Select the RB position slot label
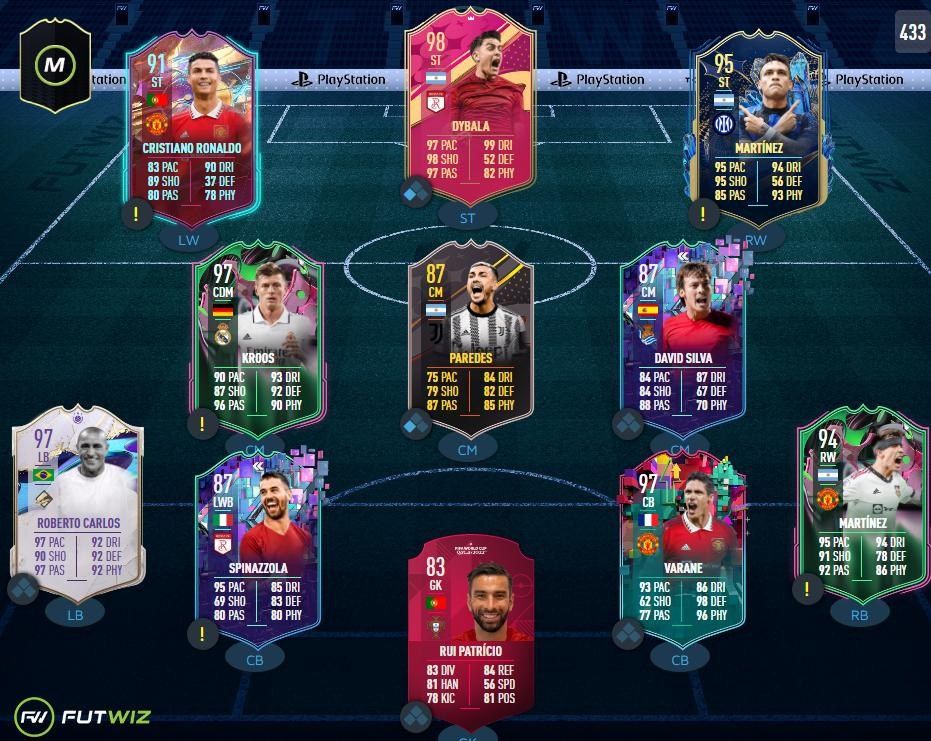 click(859, 615)
